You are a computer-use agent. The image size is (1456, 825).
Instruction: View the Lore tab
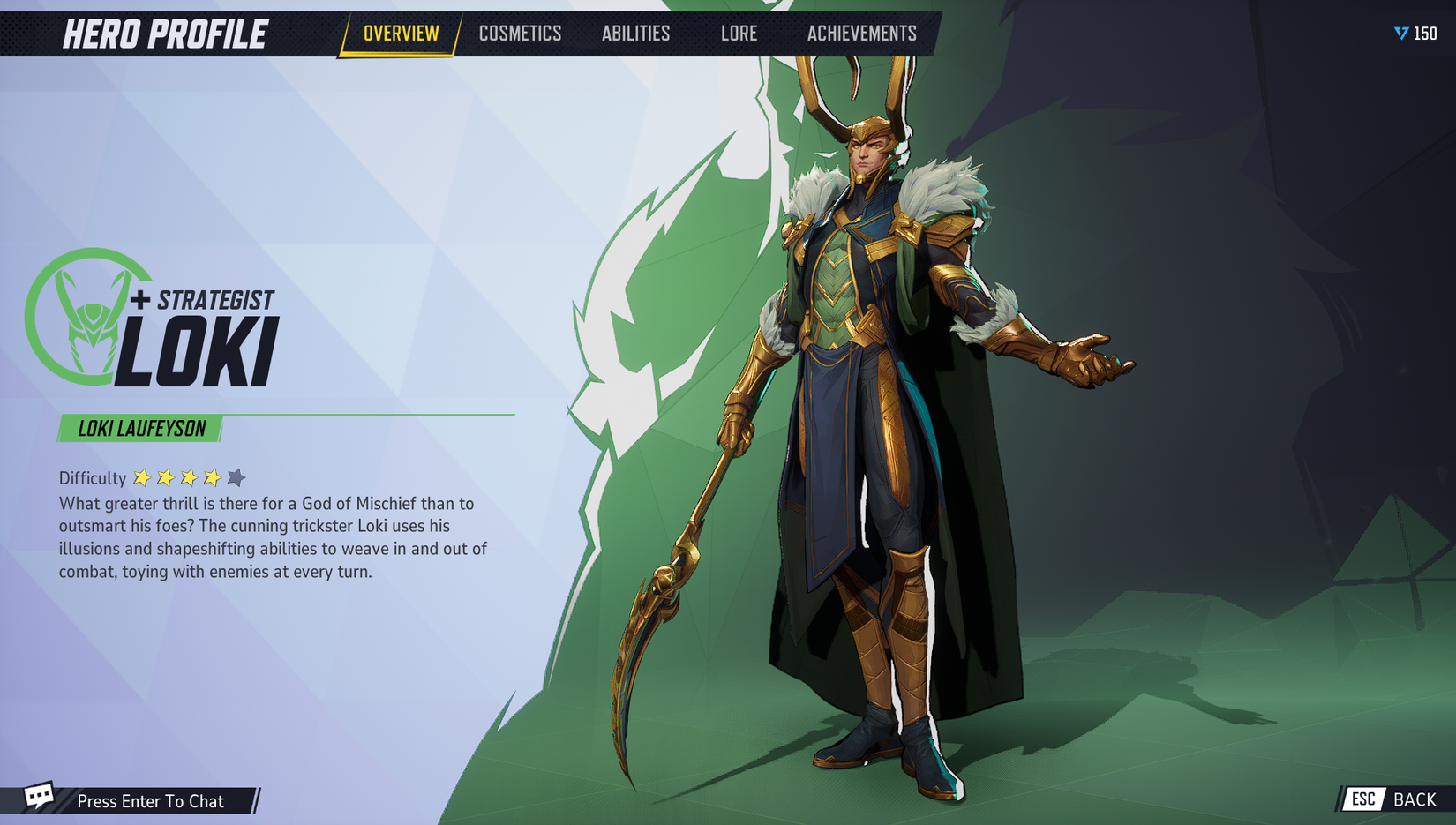739,34
